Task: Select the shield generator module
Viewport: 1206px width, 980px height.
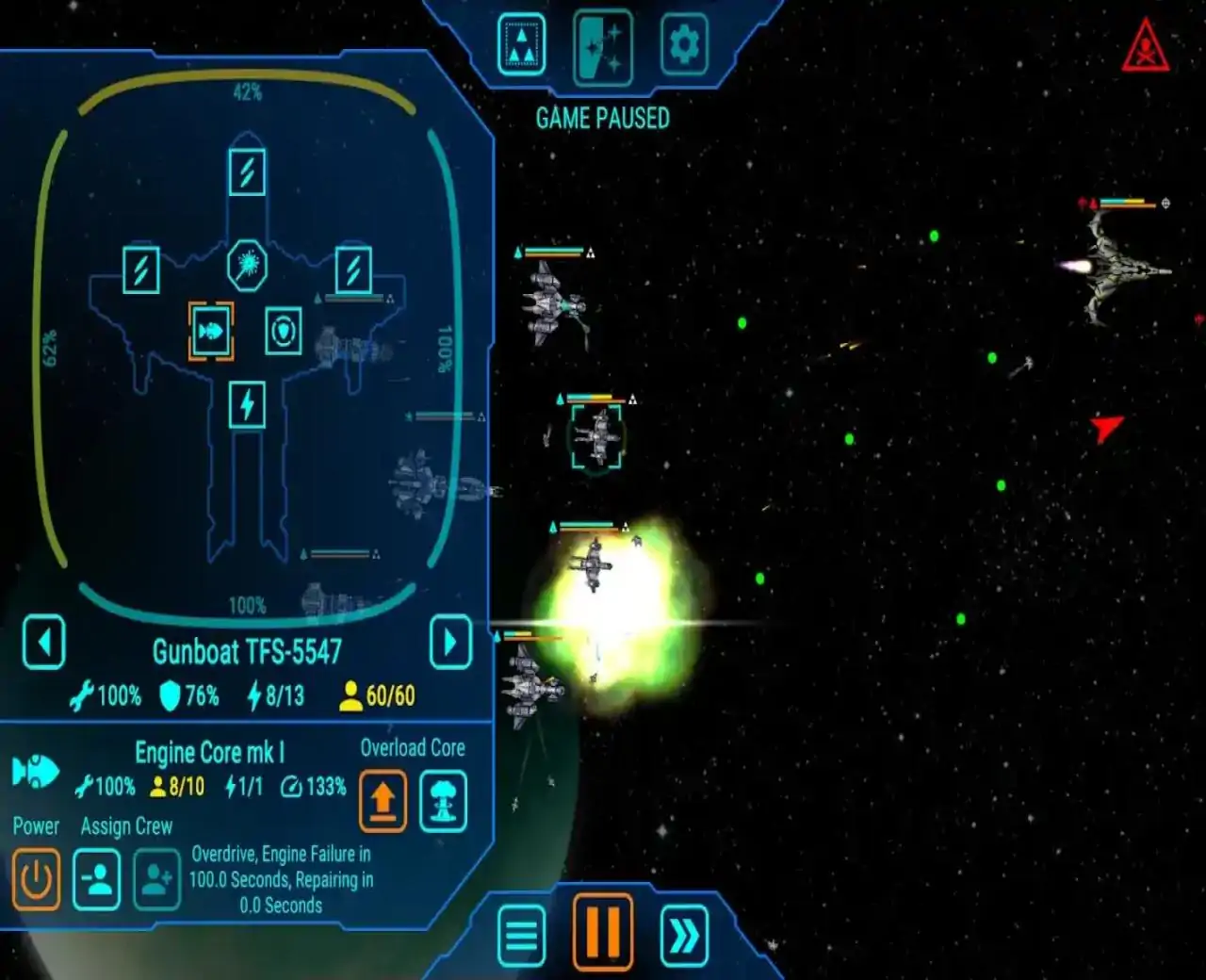Action: 283,331
